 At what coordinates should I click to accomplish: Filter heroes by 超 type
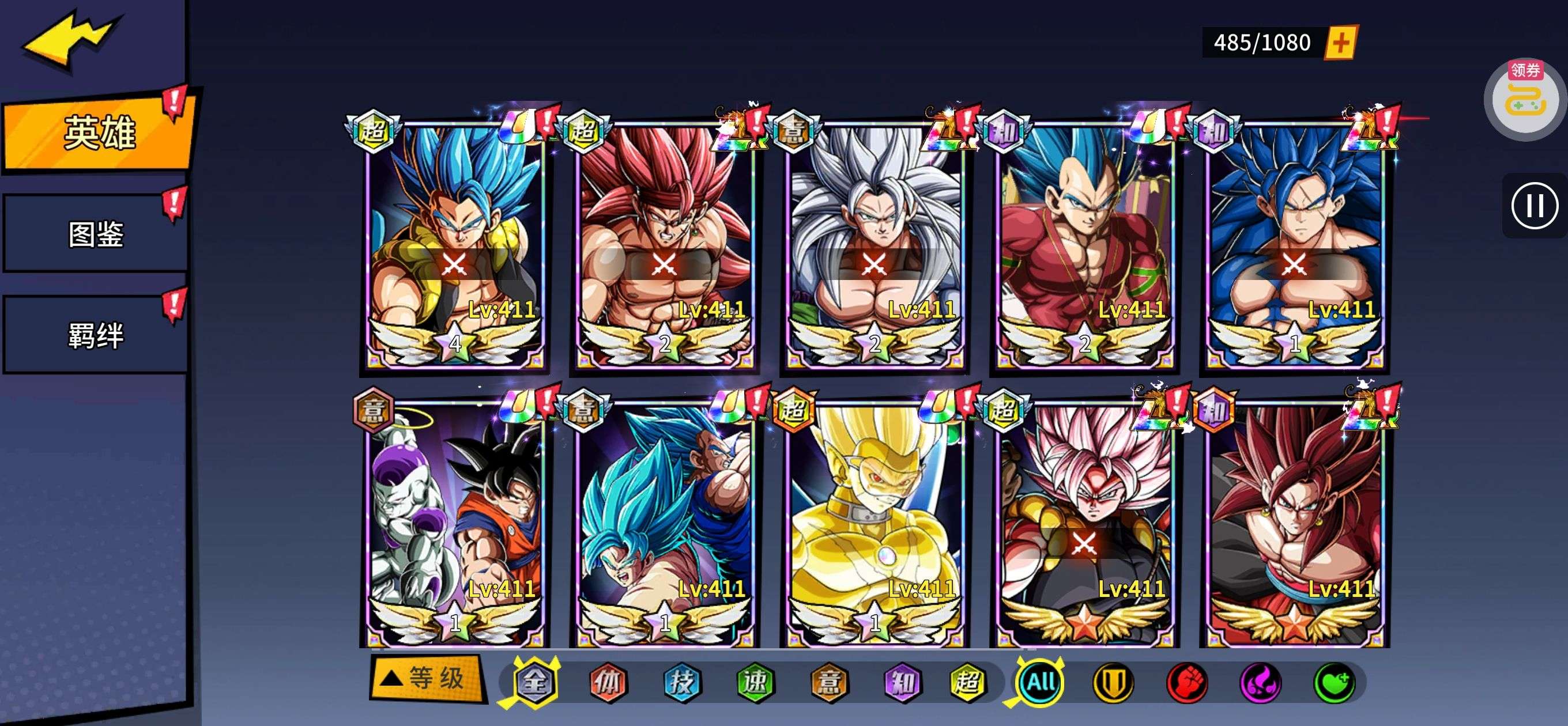point(967,682)
